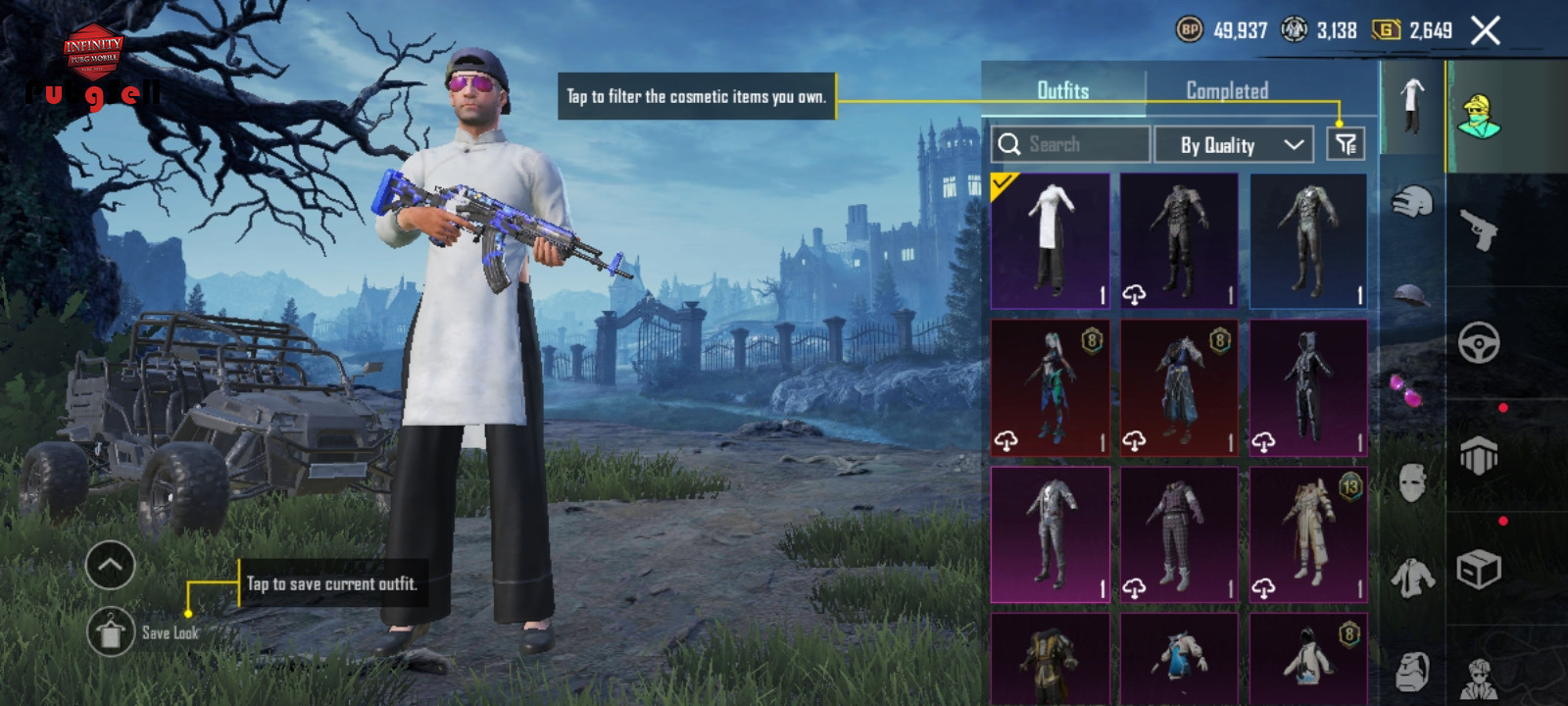Switch to the pistol weapon skins section
Screen dimensions: 1568x706
1478,230
